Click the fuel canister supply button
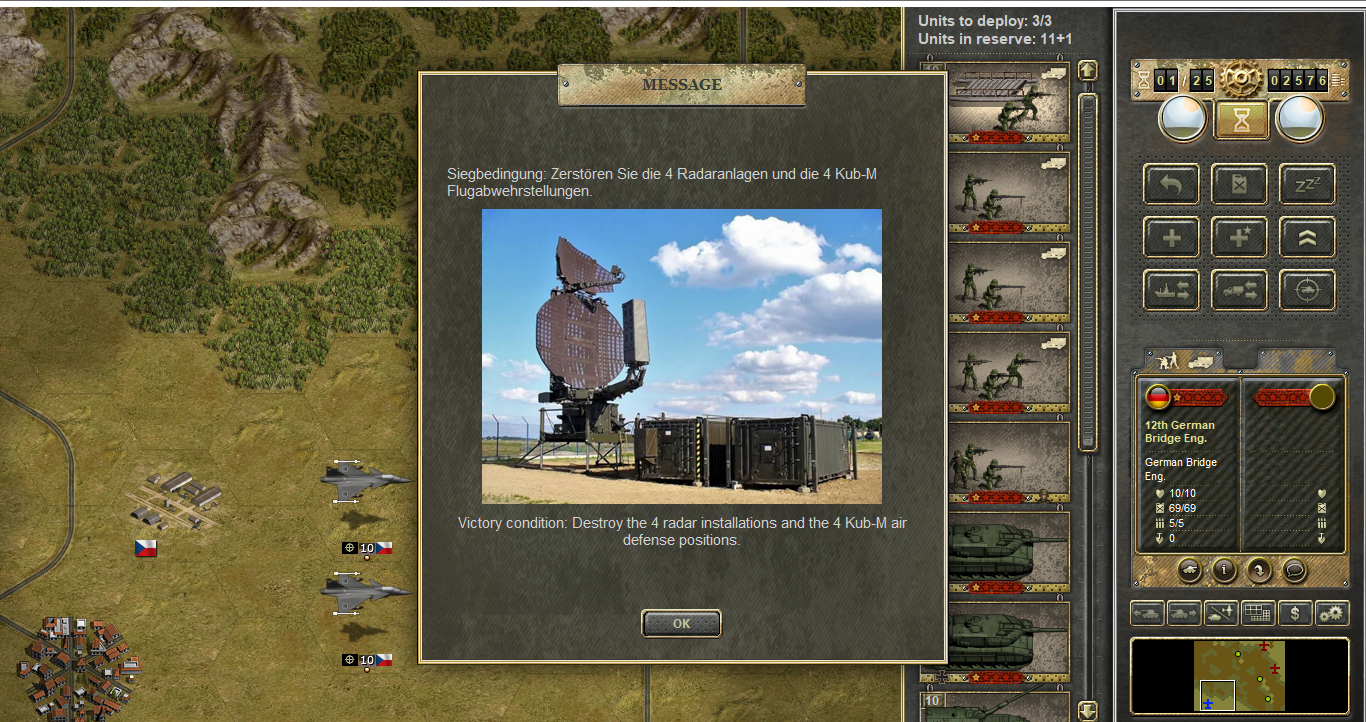 [1240, 184]
